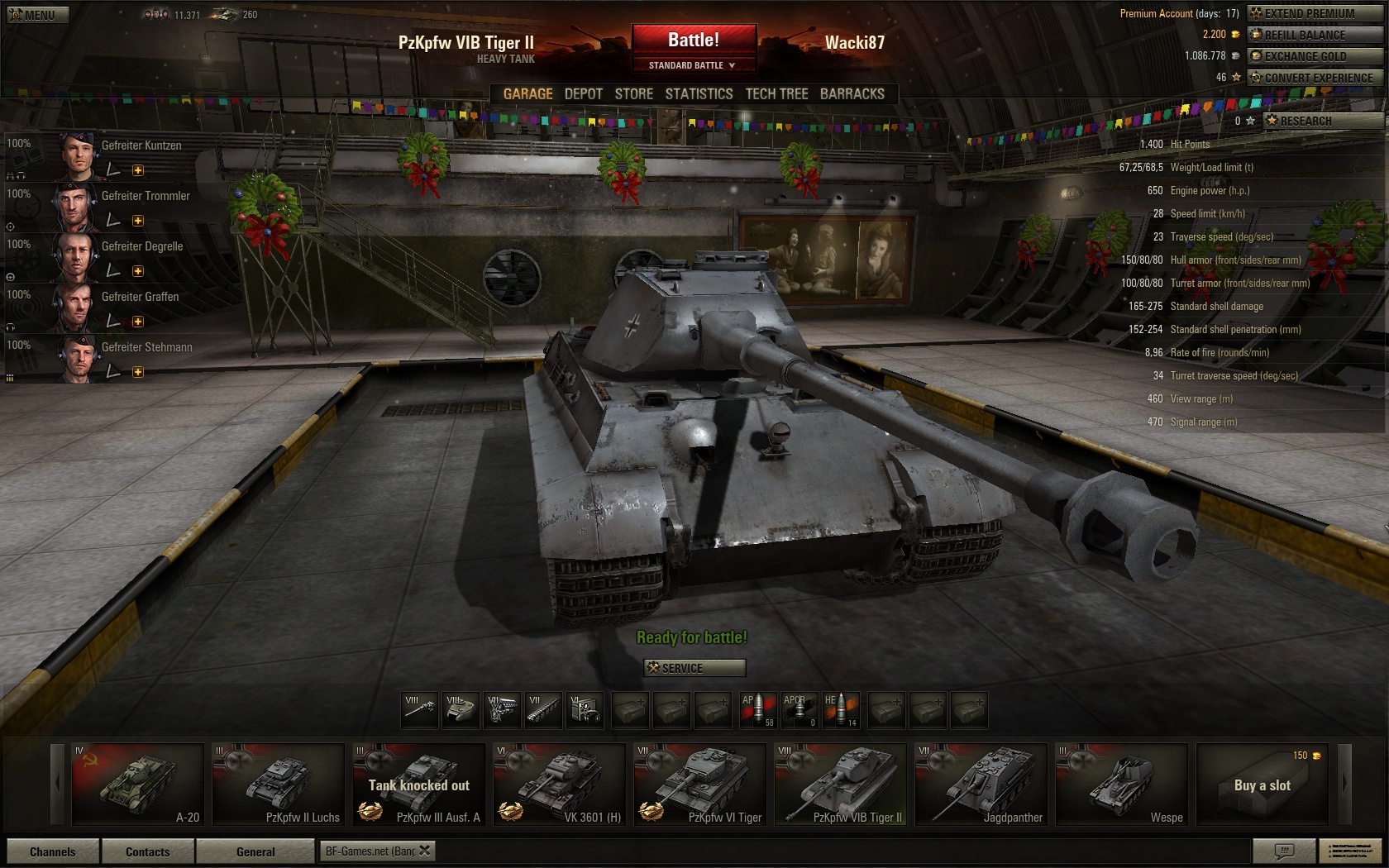The image size is (1389, 868).
Task: Open the Research button
Action: pos(1322,121)
